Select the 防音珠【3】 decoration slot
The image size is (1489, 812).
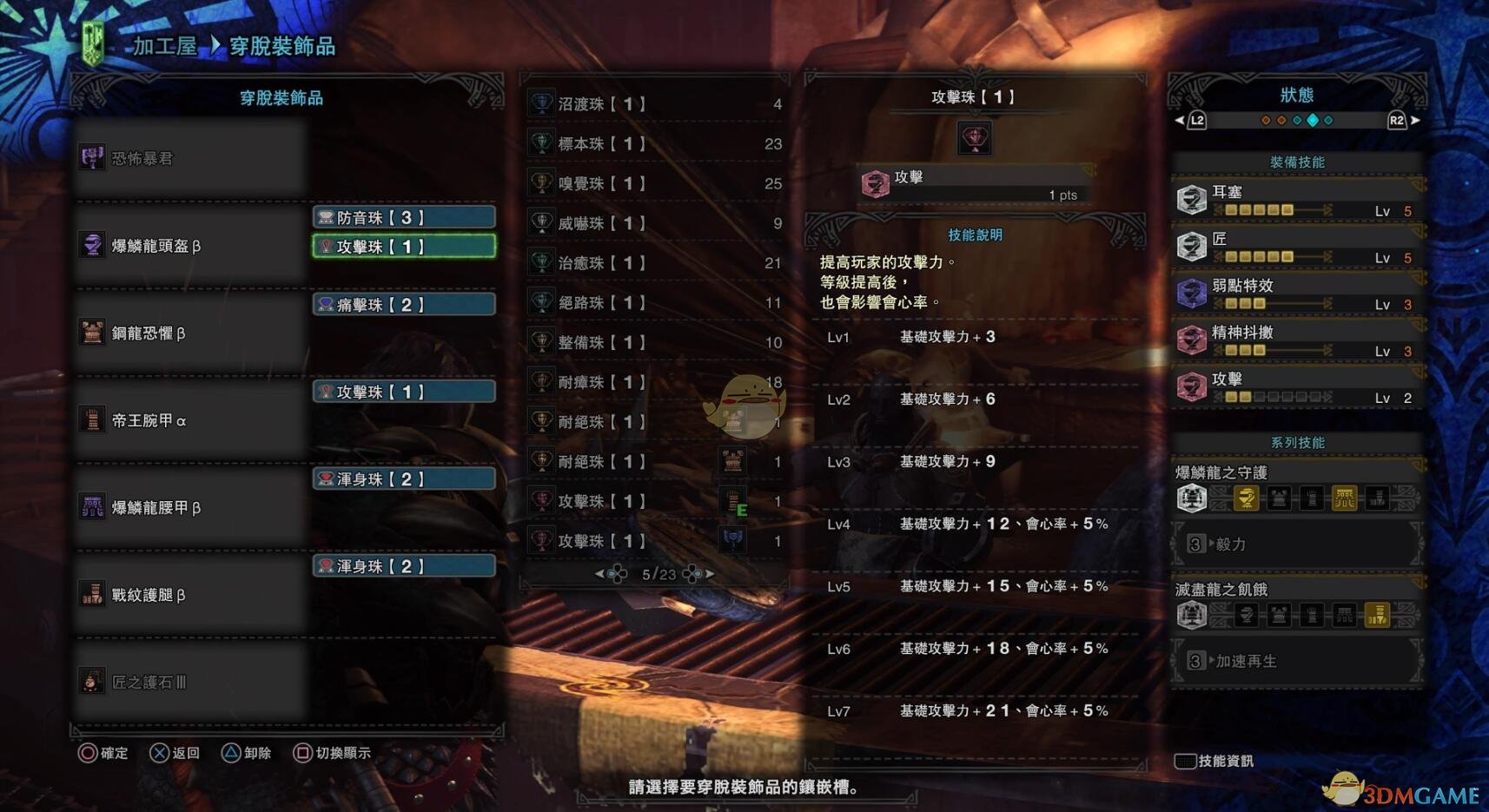[404, 217]
